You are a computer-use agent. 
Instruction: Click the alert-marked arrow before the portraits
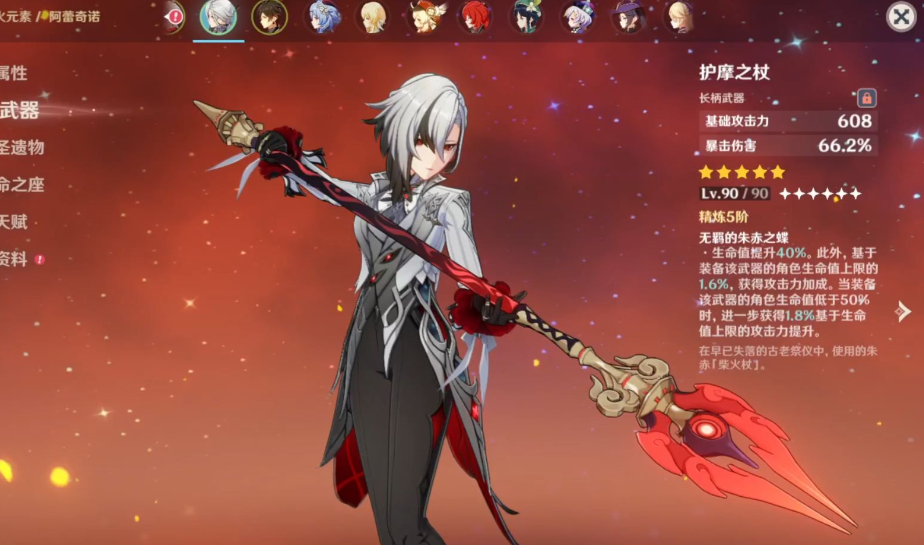pos(174,17)
